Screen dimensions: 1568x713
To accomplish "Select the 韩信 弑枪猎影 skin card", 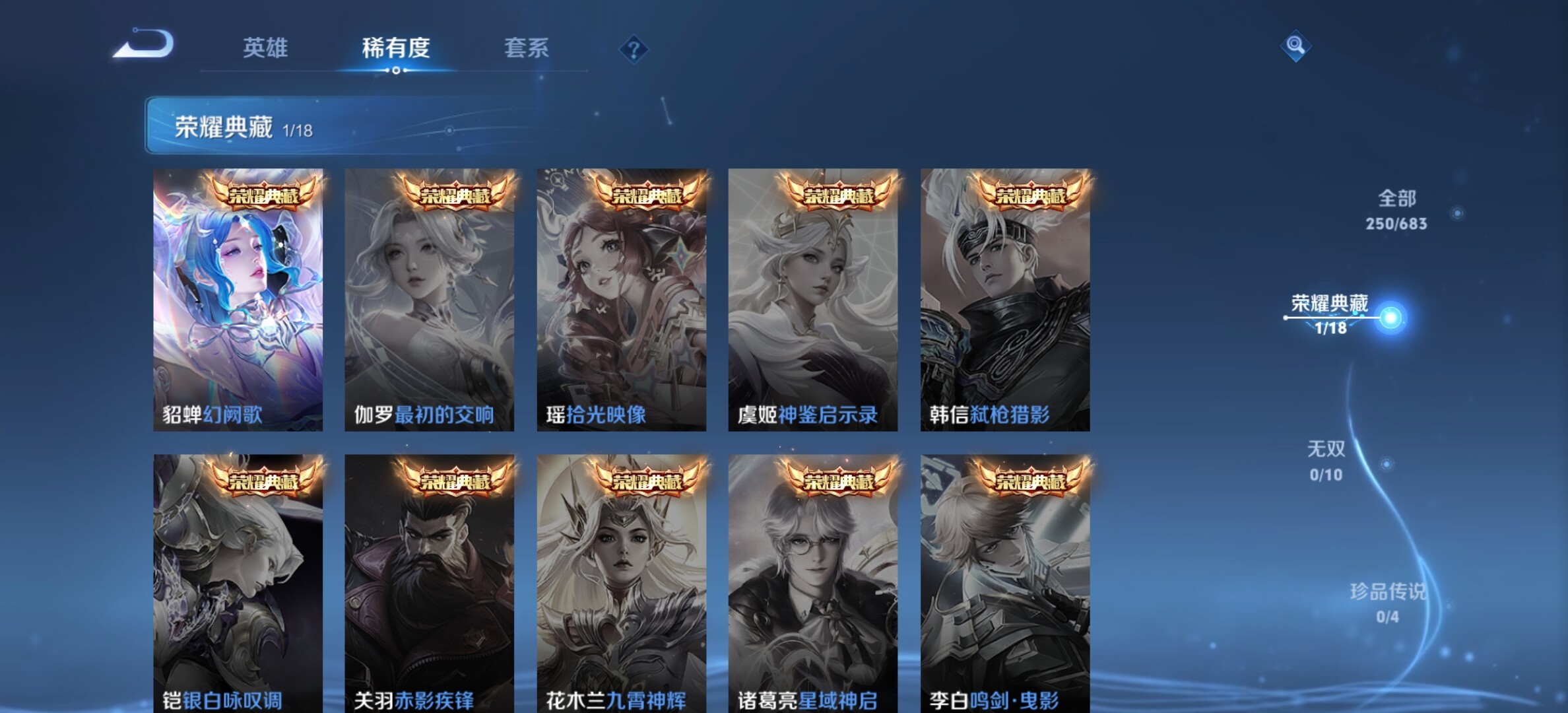I will [1005, 300].
